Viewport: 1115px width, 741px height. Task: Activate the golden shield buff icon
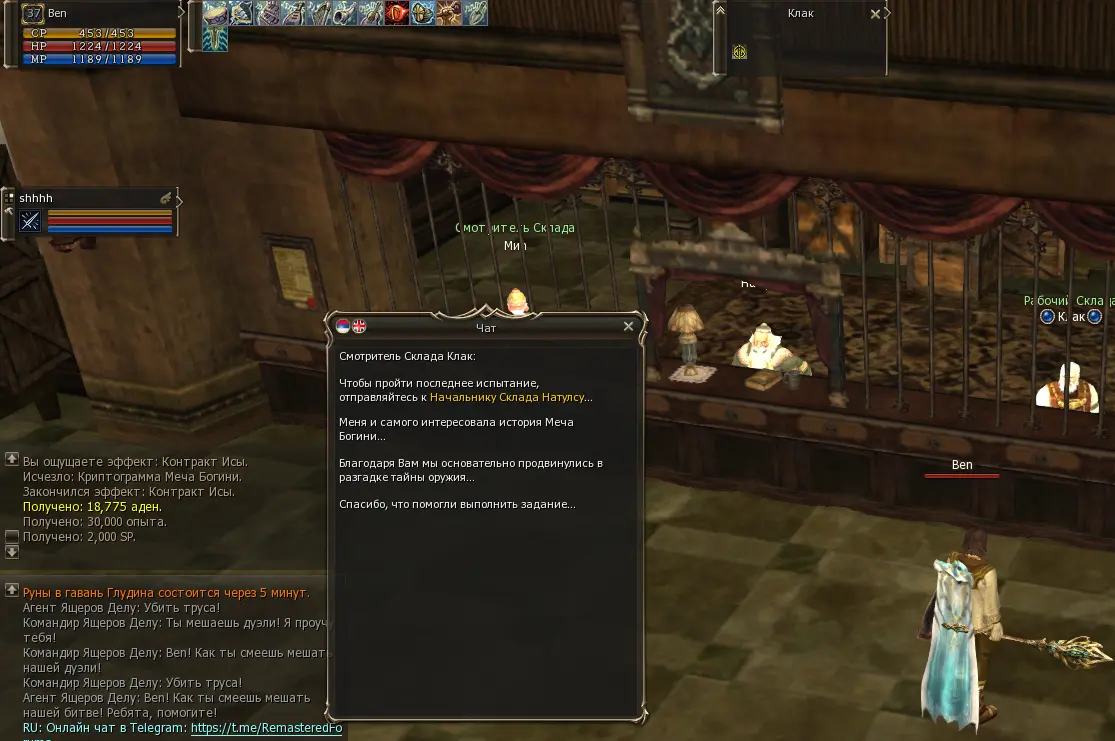click(x=423, y=13)
